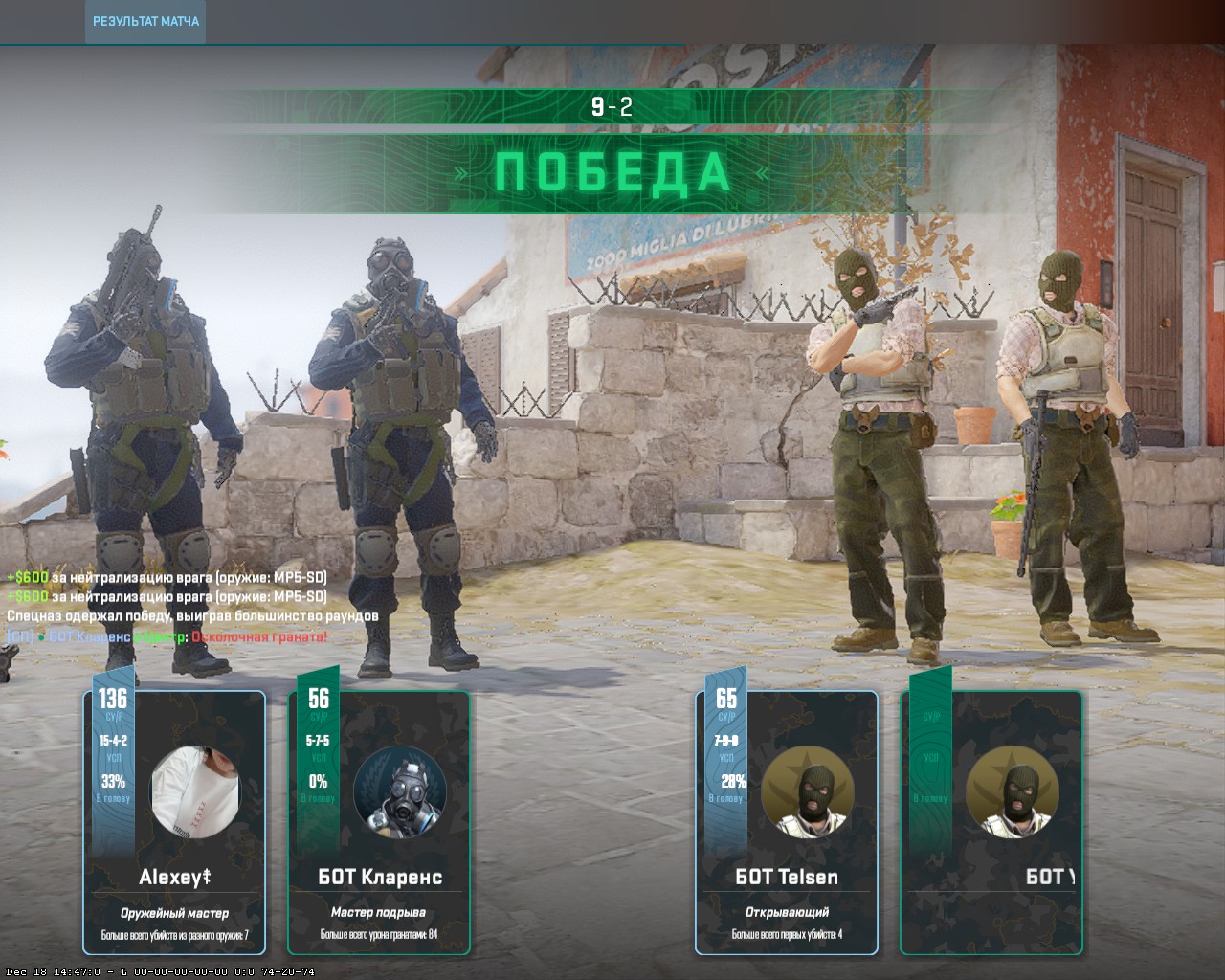Open the РЕЗУЛЬТАТ МАТЧА tab
Screen dimensions: 1225x980
(x=145, y=19)
